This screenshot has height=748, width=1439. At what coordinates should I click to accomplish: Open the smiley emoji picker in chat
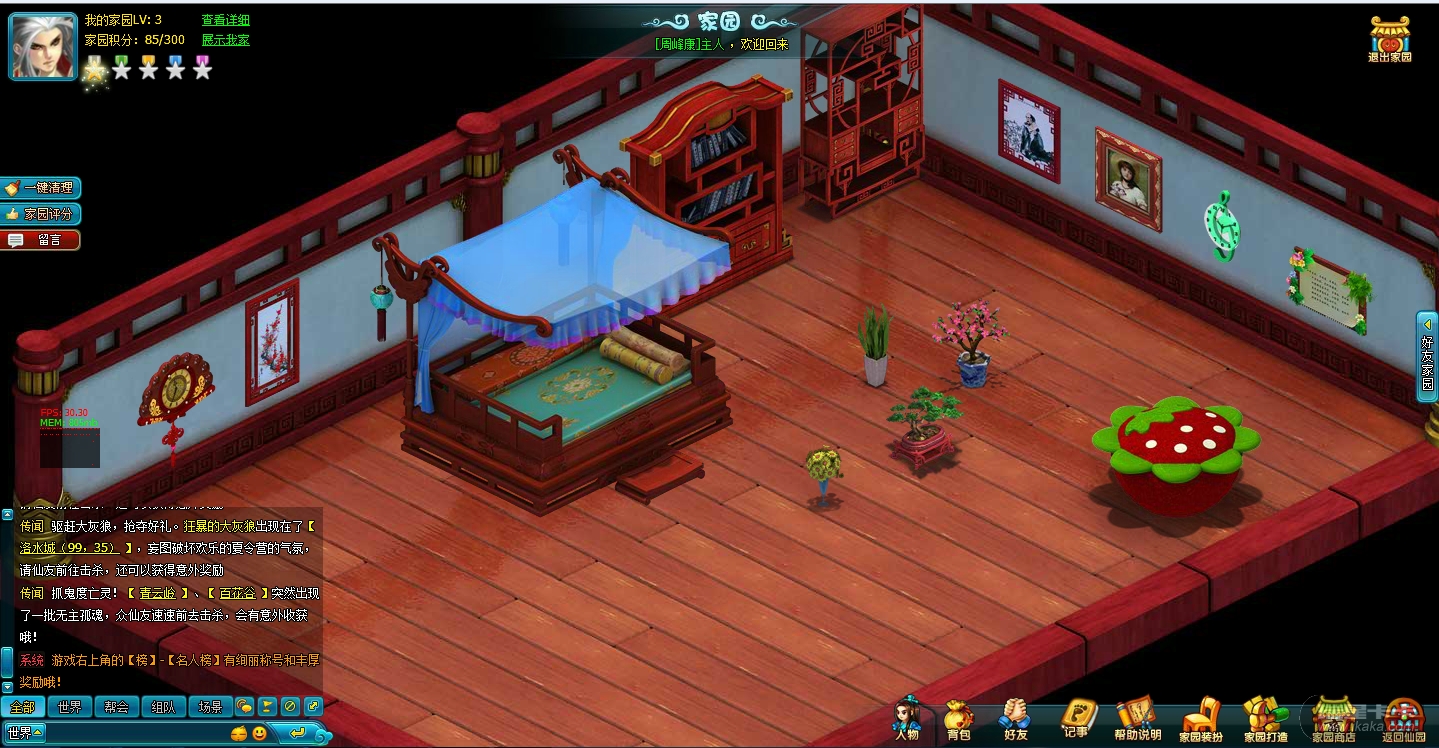point(259,733)
